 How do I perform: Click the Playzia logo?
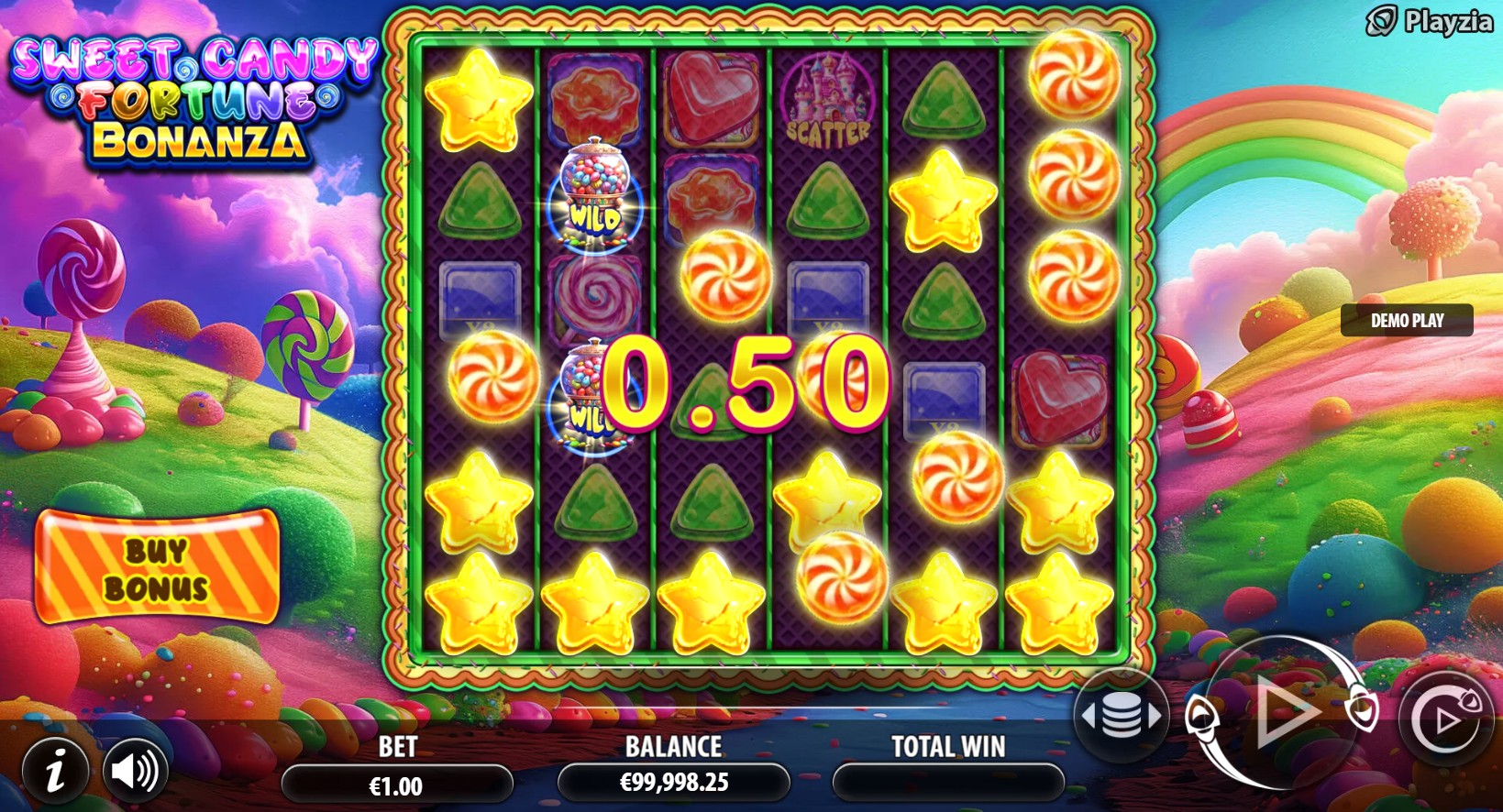coord(1429,21)
